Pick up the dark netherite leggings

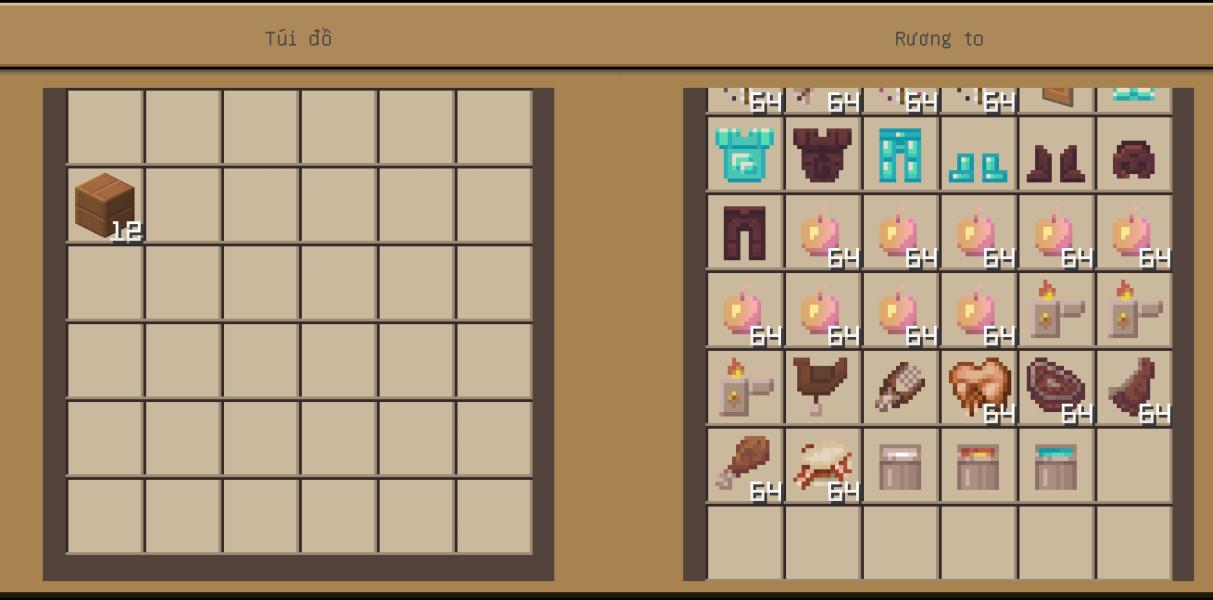coord(744,232)
